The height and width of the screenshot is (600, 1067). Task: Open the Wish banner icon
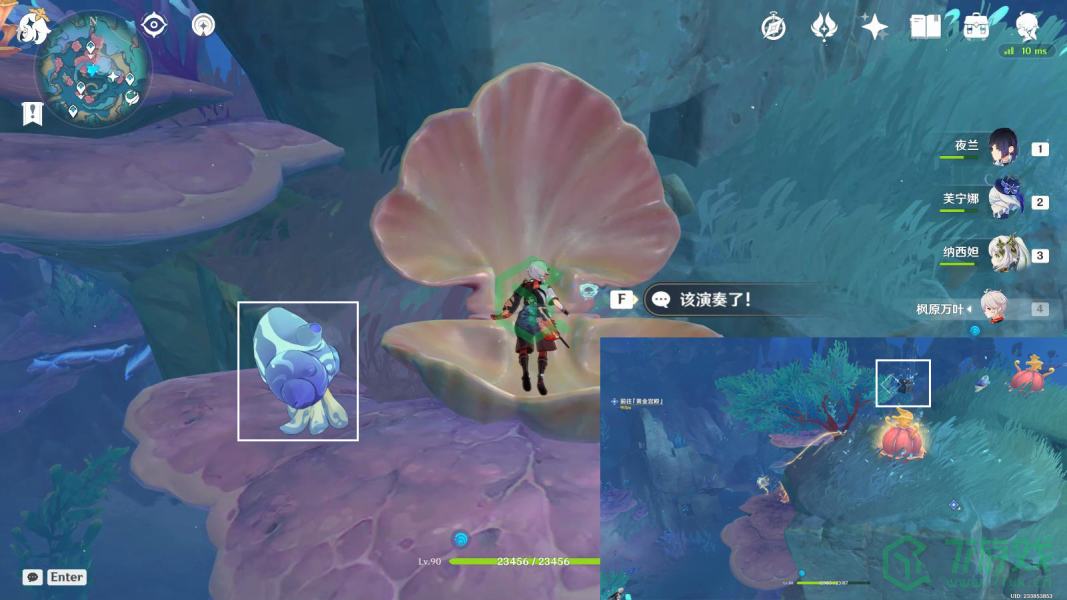tap(823, 27)
